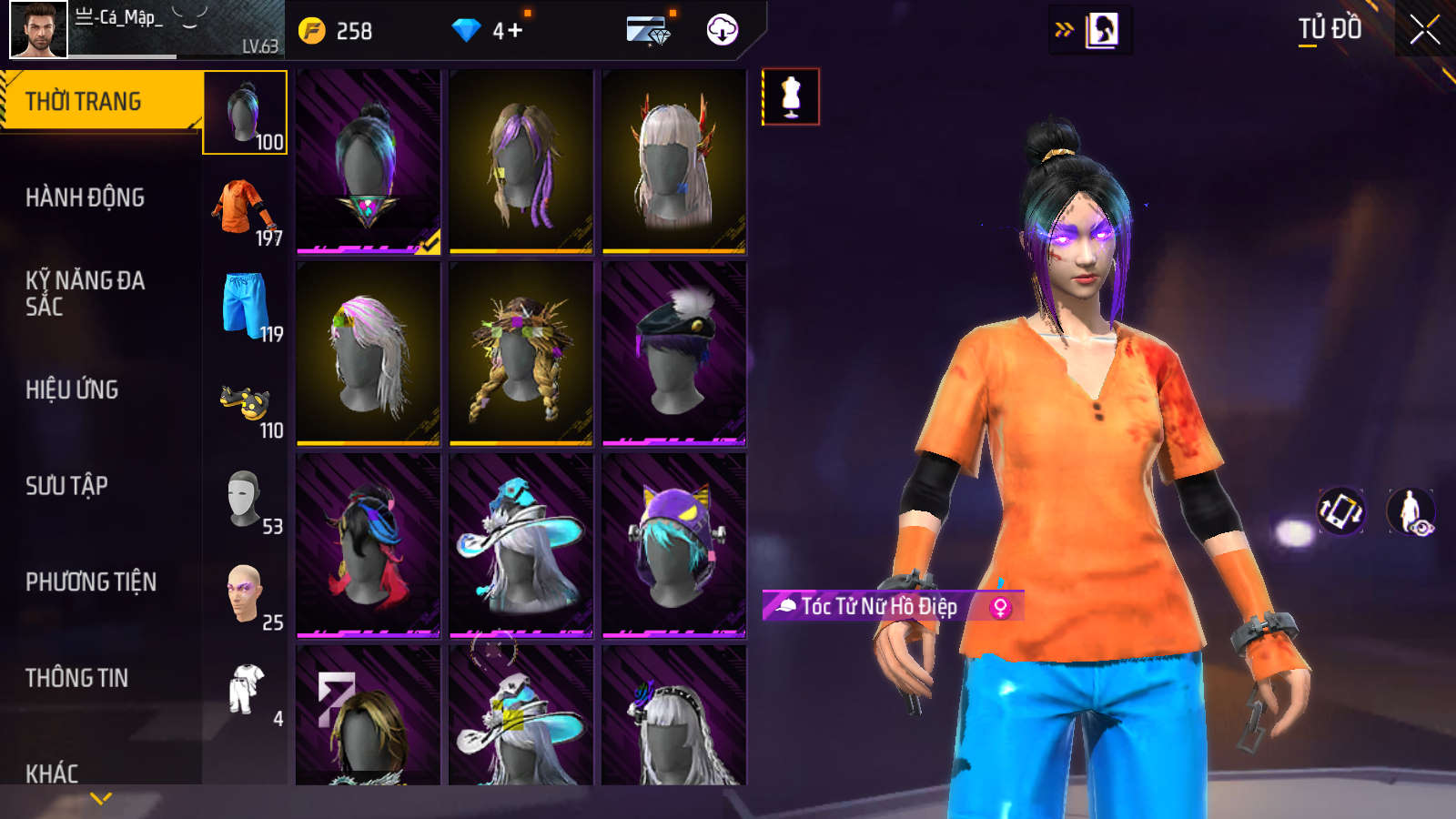The height and width of the screenshot is (819, 1456).
Task: Open the black-yellow shoes category
Action: tap(245, 402)
